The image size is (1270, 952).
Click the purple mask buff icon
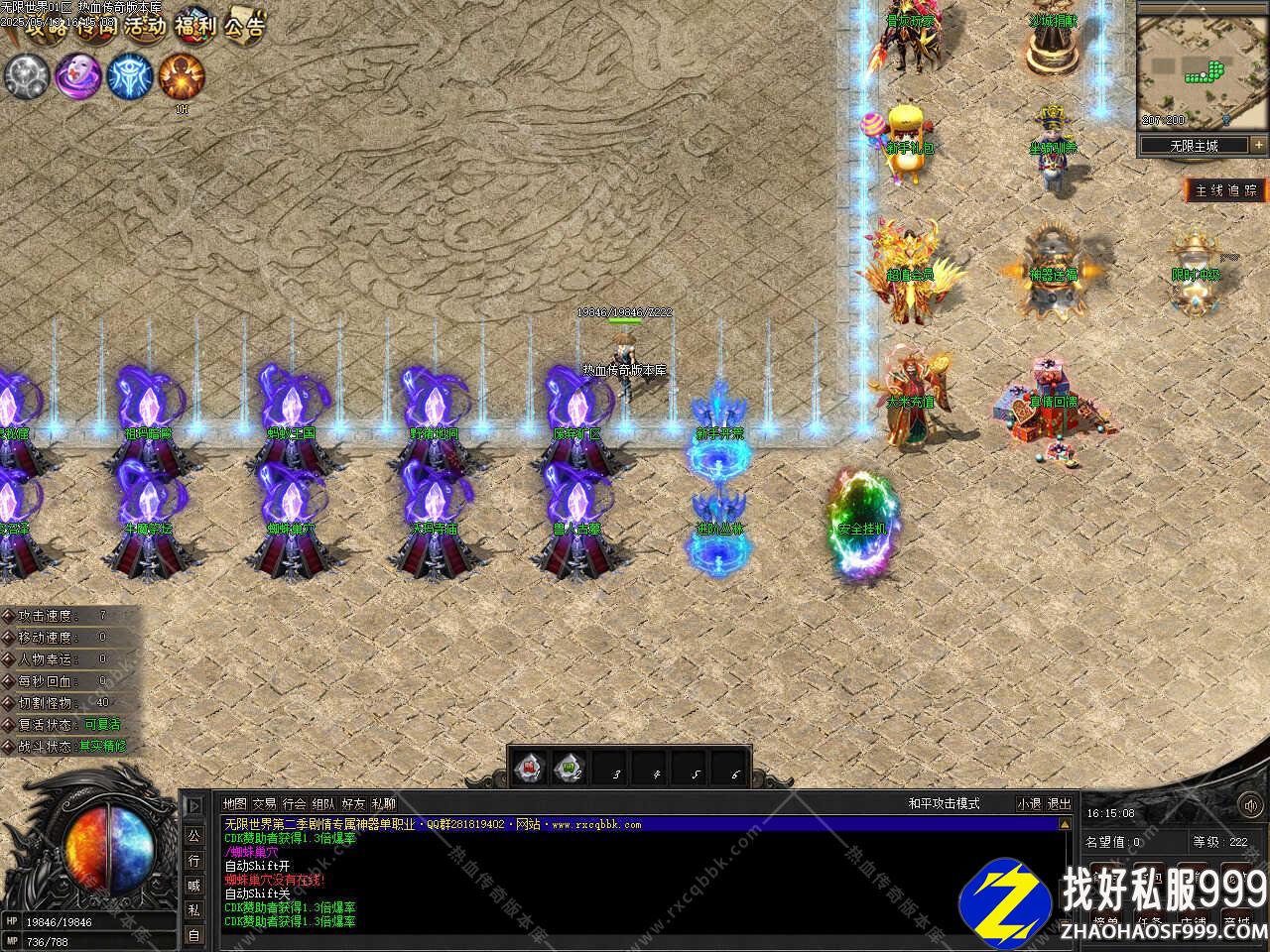pos(77,75)
